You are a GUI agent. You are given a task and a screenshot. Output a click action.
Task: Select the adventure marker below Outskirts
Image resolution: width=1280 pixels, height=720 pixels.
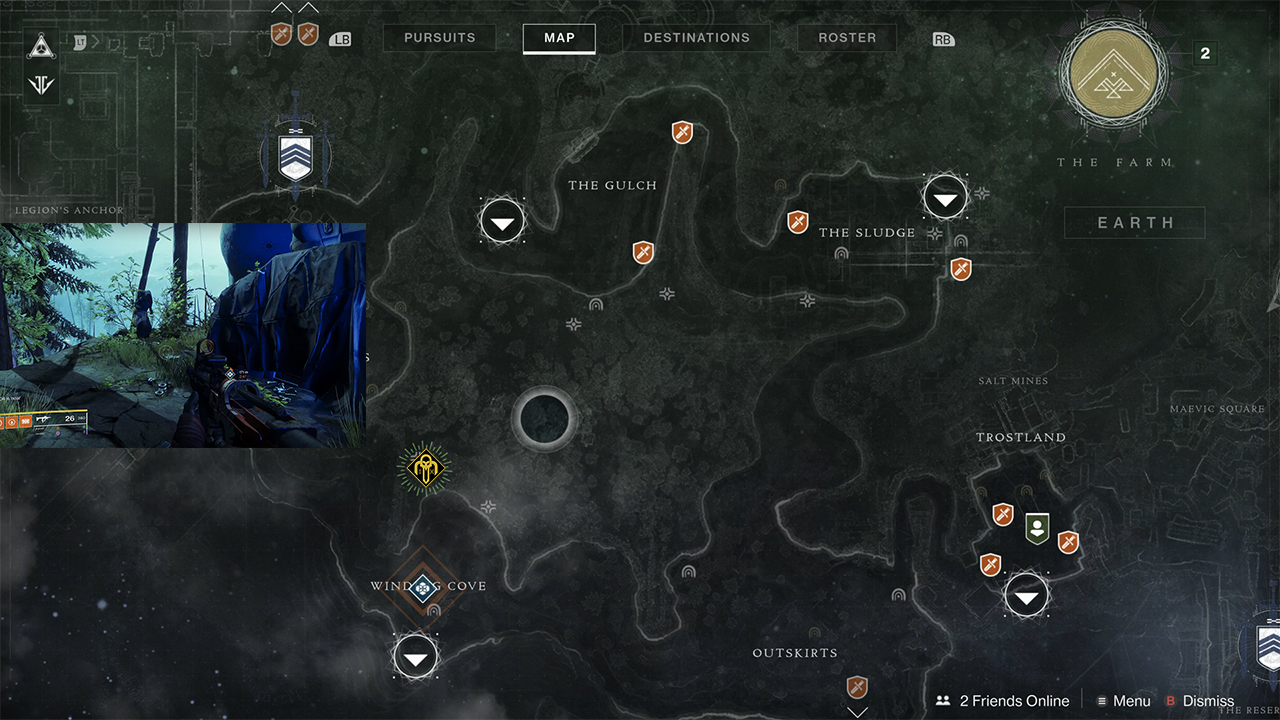click(x=857, y=687)
